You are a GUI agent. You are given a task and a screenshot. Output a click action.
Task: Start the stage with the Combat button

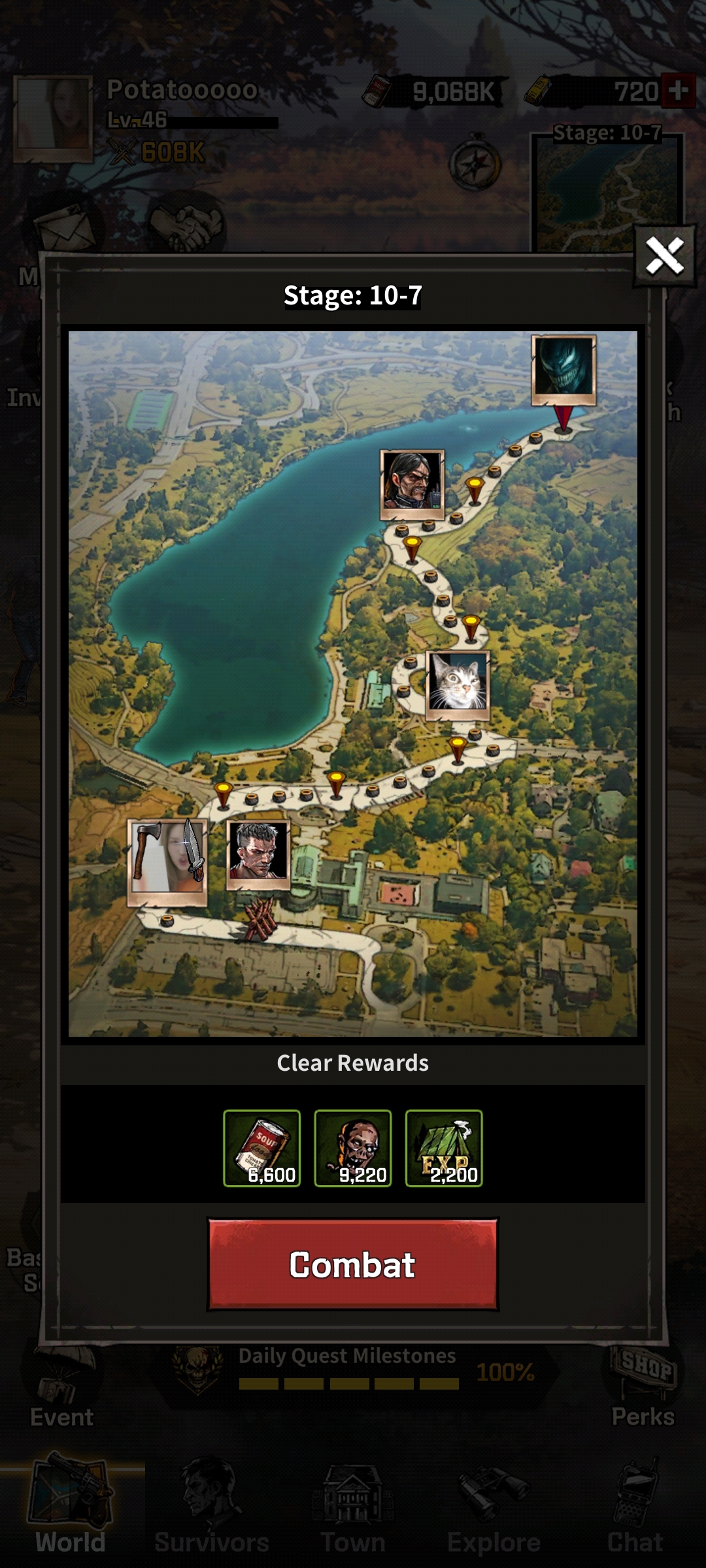pos(352,1264)
